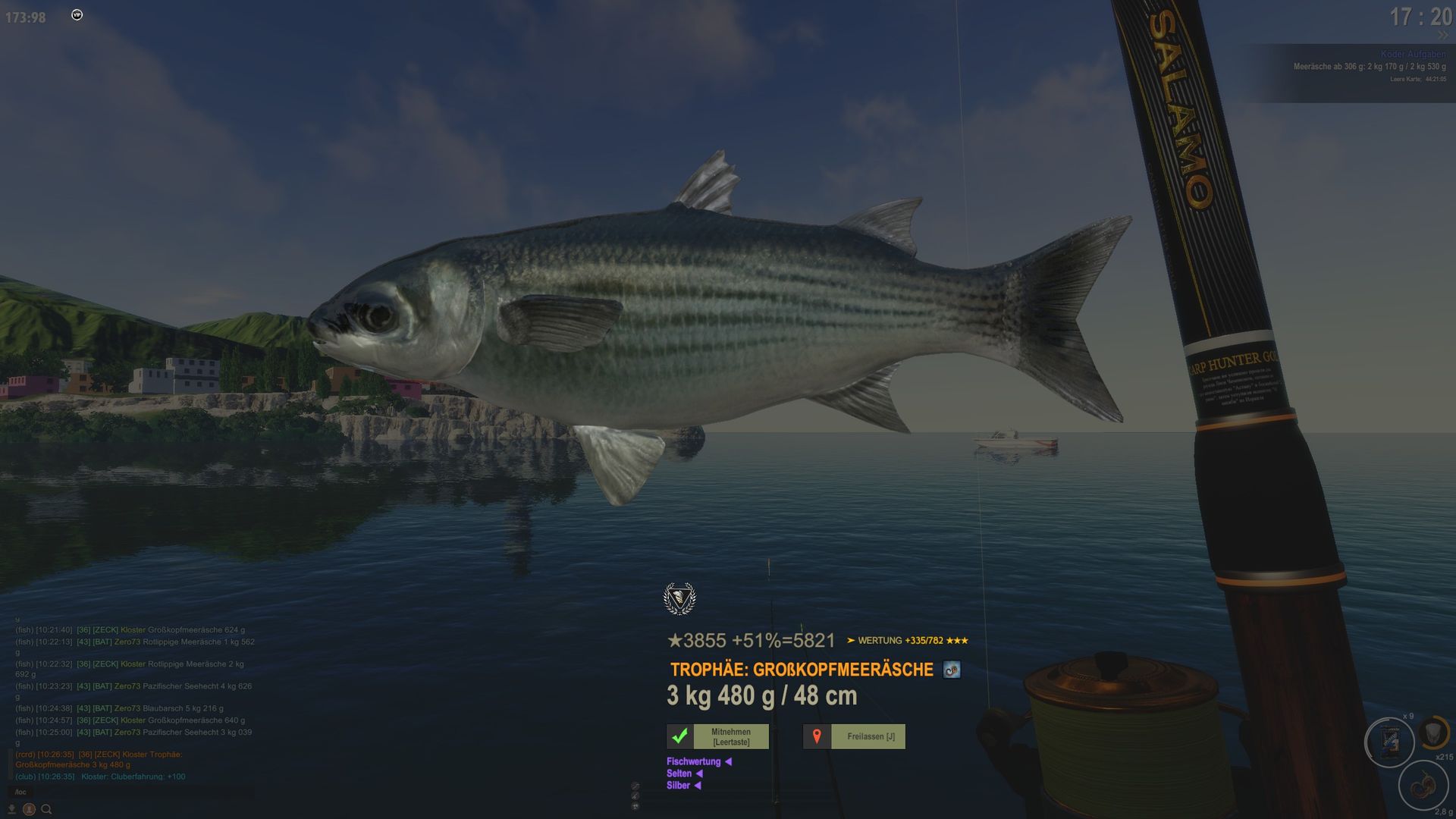Open the keepnet icon with the orange ring

pyautogui.click(x=1433, y=733)
